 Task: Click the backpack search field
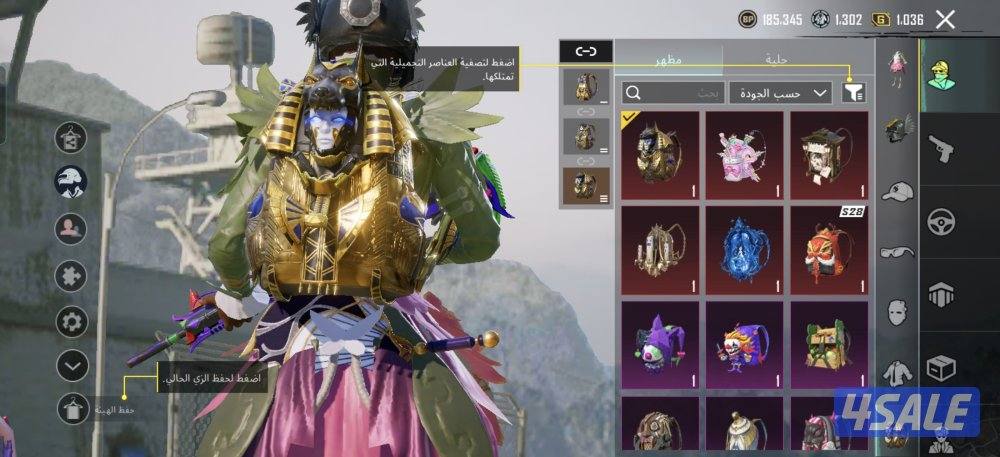click(x=672, y=93)
